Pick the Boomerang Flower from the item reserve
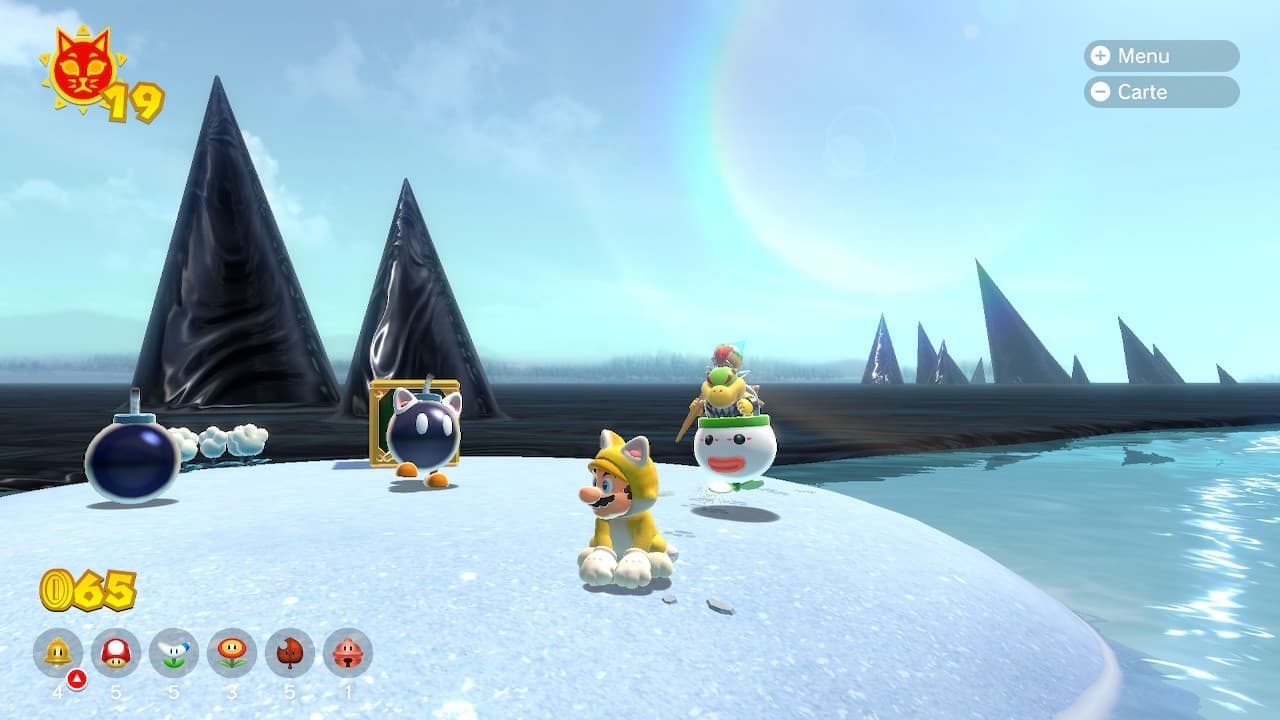Viewport: 1280px width, 720px height. click(174, 653)
